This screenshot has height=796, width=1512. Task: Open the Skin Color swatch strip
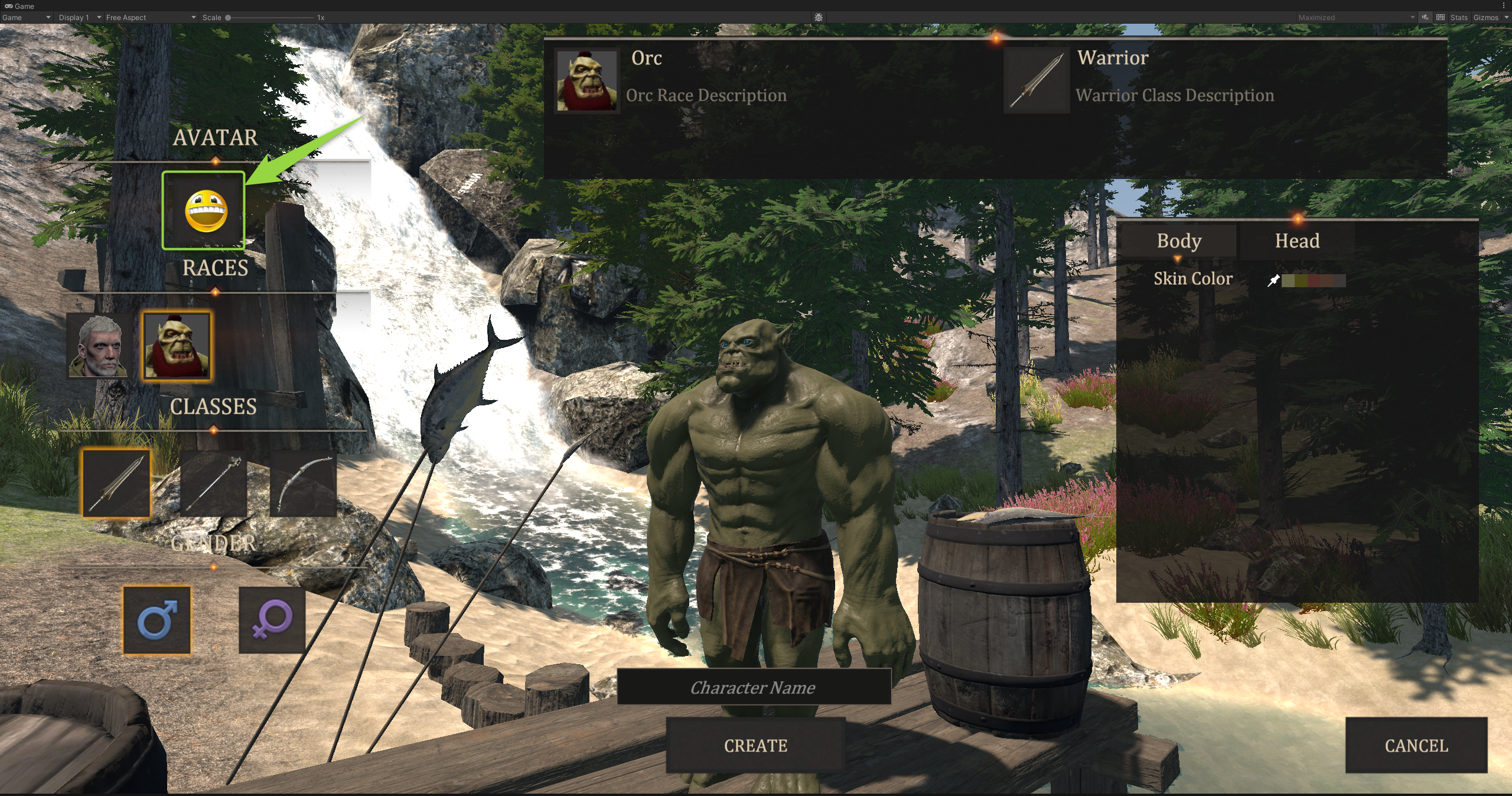pyautogui.click(x=1313, y=280)
